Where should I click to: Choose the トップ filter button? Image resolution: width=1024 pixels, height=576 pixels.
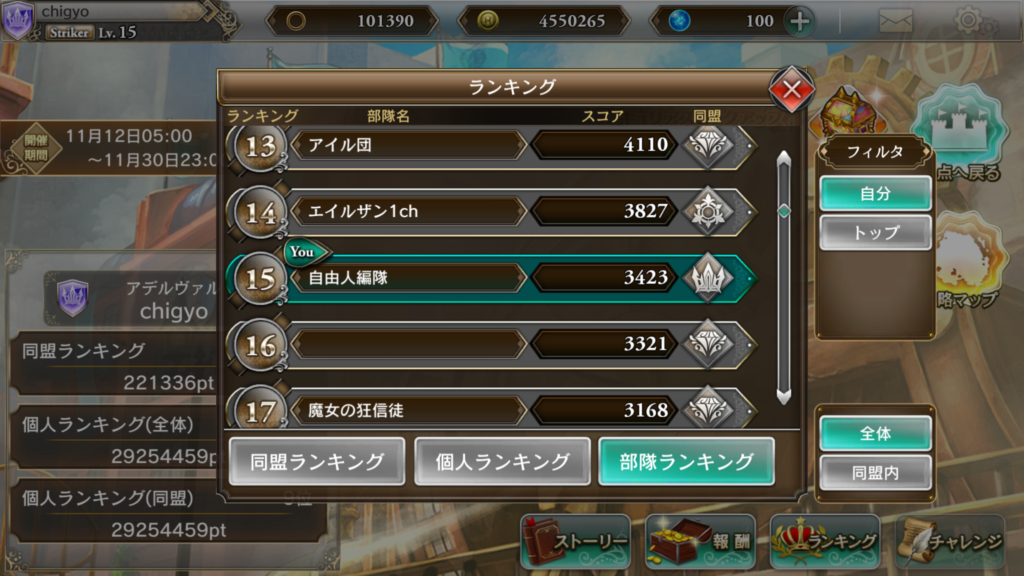[x=875, y=232]
